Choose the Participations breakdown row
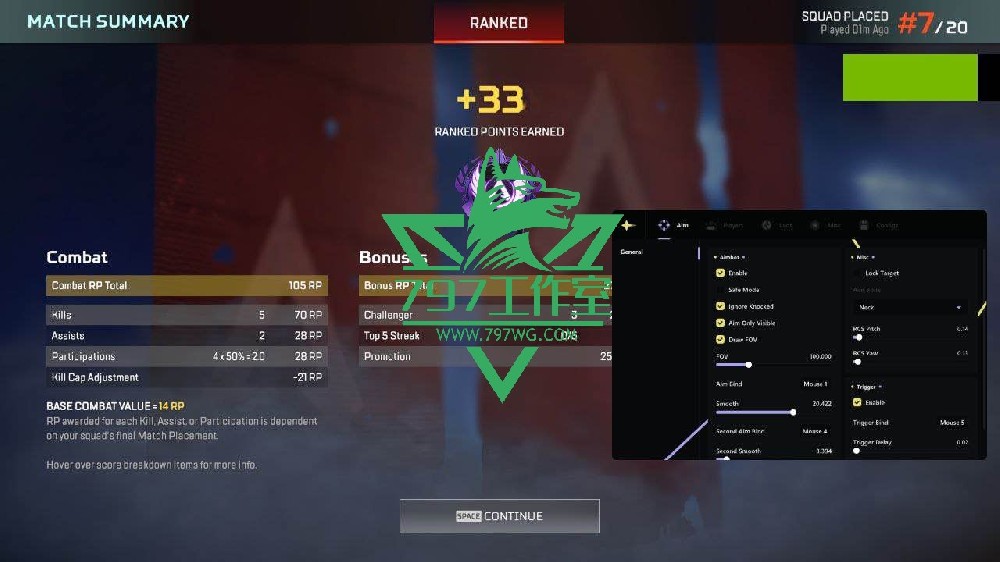Viewport: 1000px width, 562px height. coord(186,357)
